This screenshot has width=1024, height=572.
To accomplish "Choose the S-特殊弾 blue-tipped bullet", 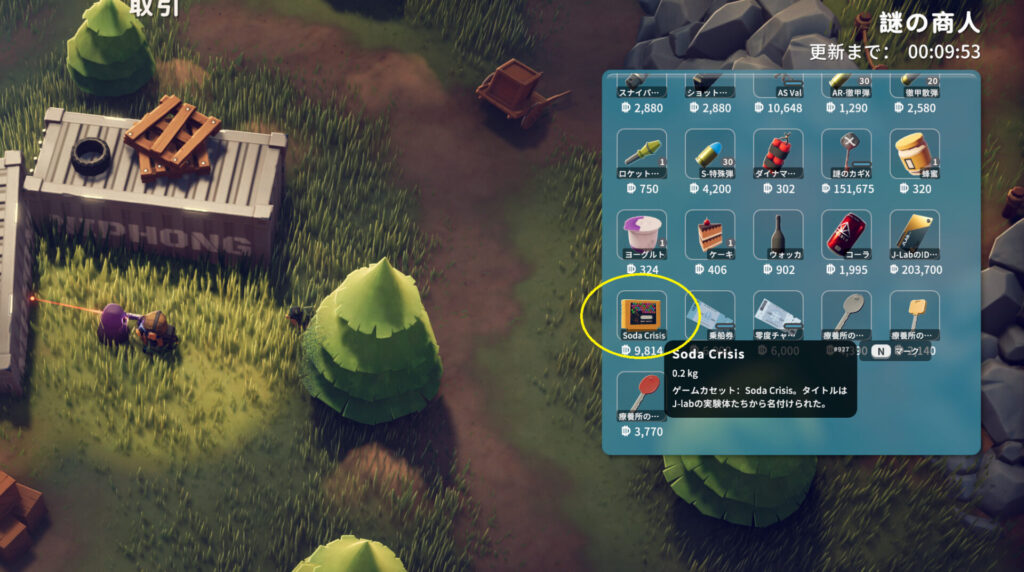I will click(710, 153).
